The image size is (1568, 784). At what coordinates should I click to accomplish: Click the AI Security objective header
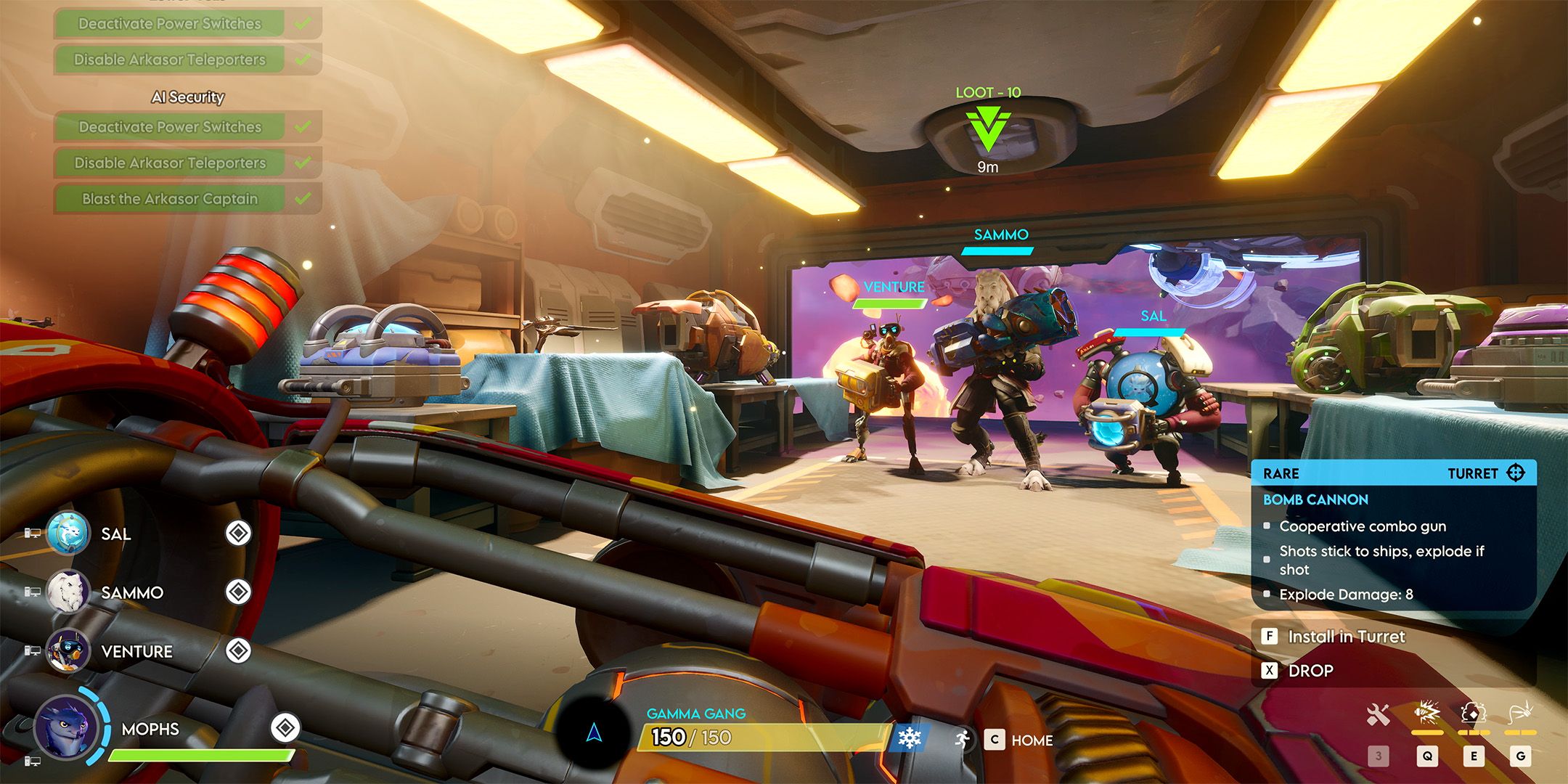tap(187, 97)
